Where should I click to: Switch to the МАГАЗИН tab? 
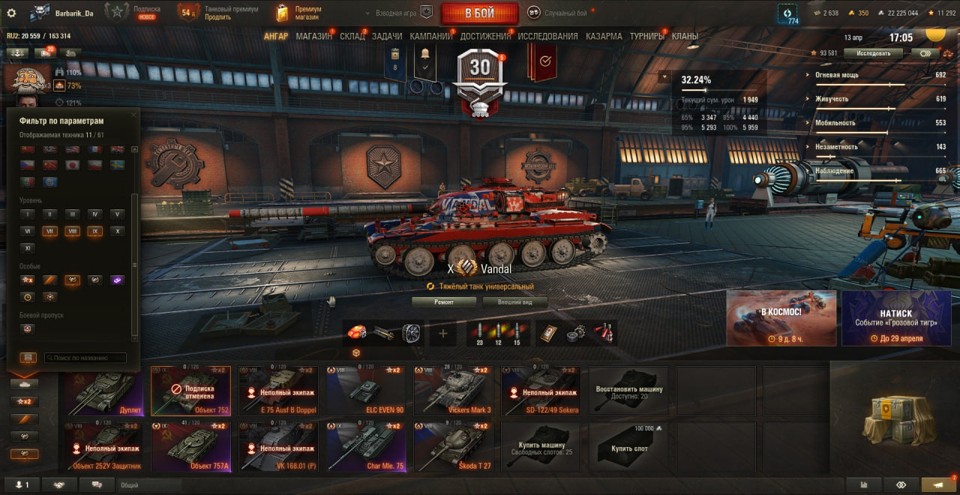[x=314, y=36]
